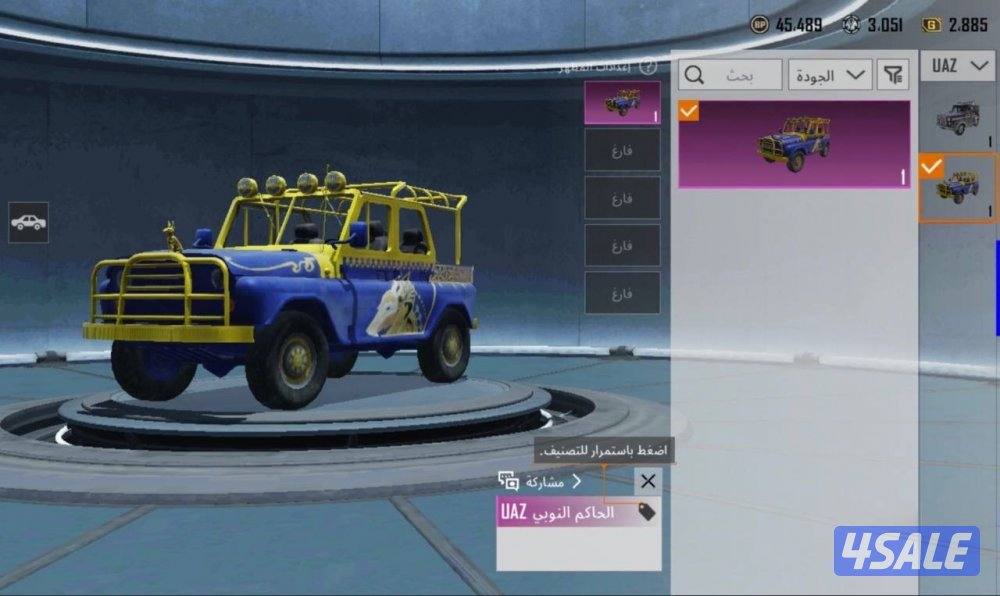Open the white car icon button
Image resolution: width=1000 pixels, height=596 pixels.
pos(28,222)
